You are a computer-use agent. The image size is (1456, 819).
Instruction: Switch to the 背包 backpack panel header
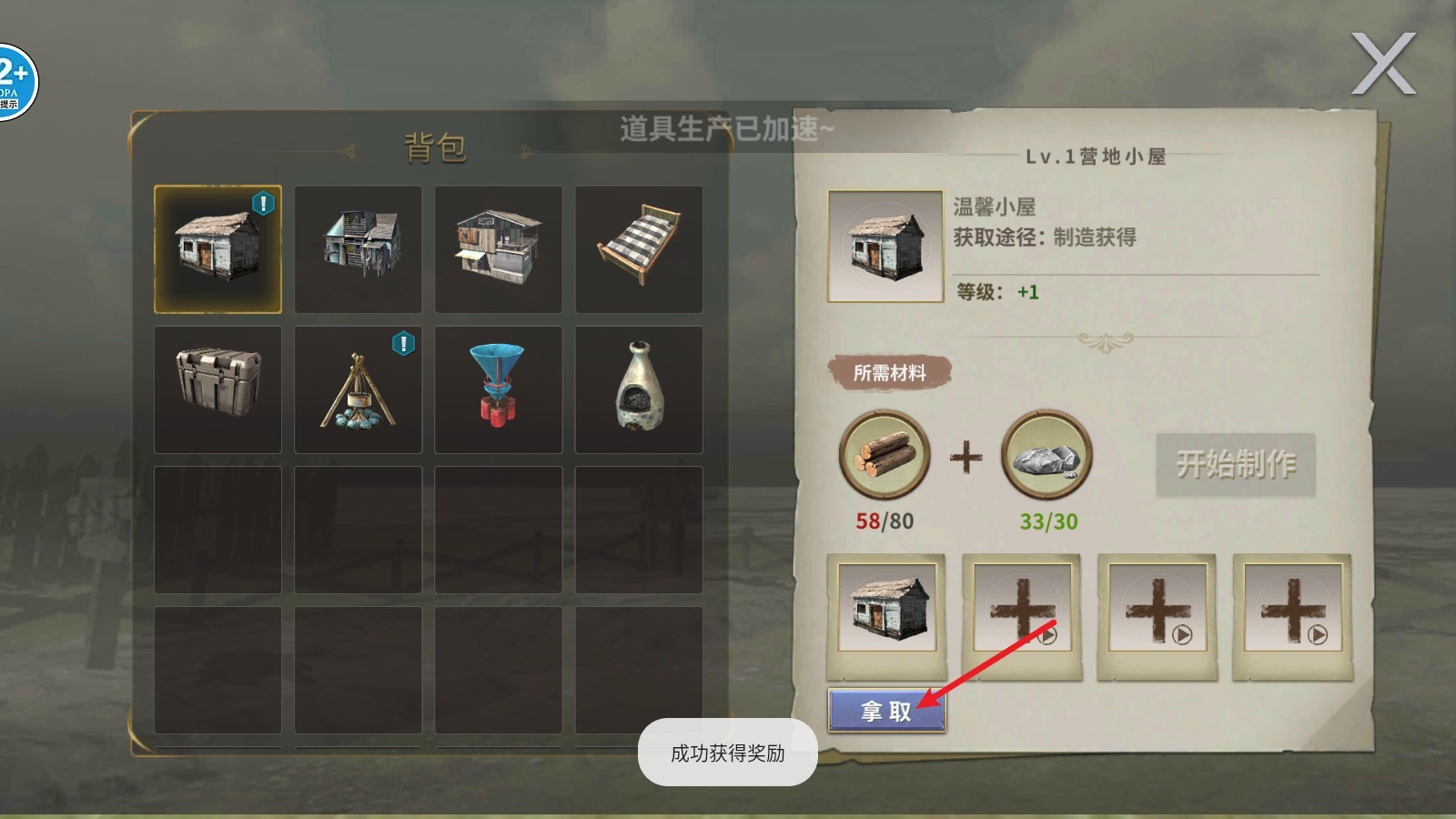click(x=435, y=148)
